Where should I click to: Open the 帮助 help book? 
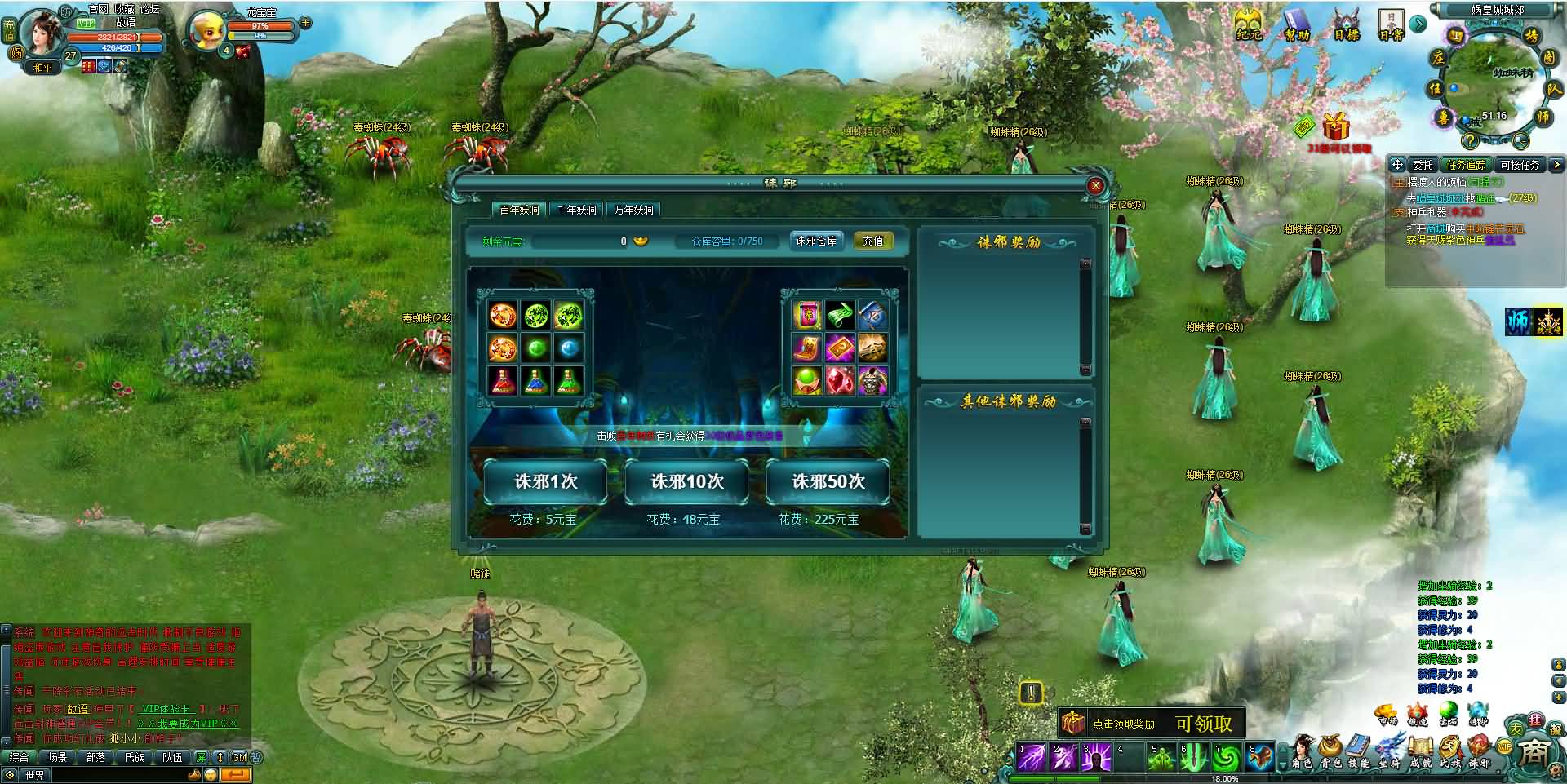point(1296,24)
